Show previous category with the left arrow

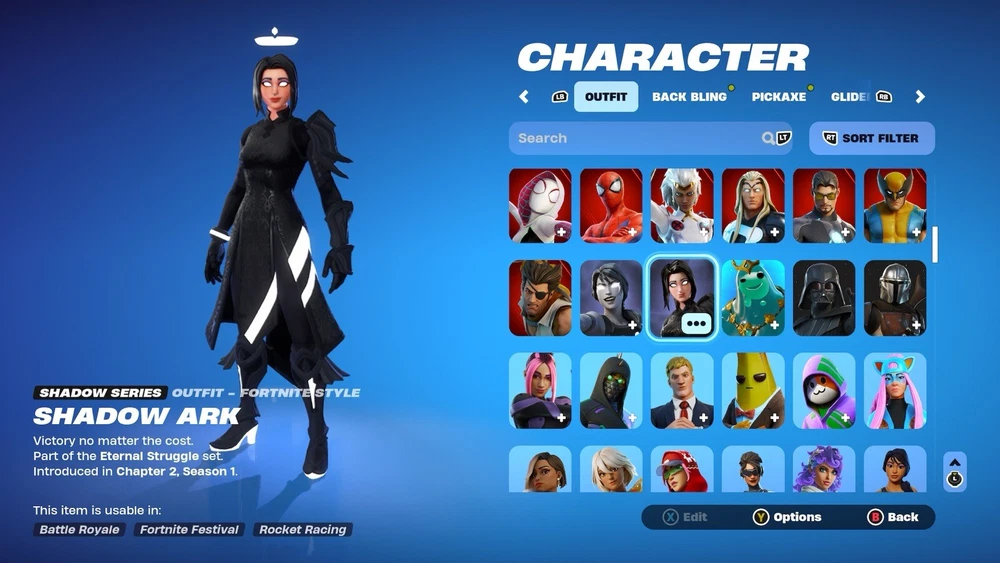point(524,97)
